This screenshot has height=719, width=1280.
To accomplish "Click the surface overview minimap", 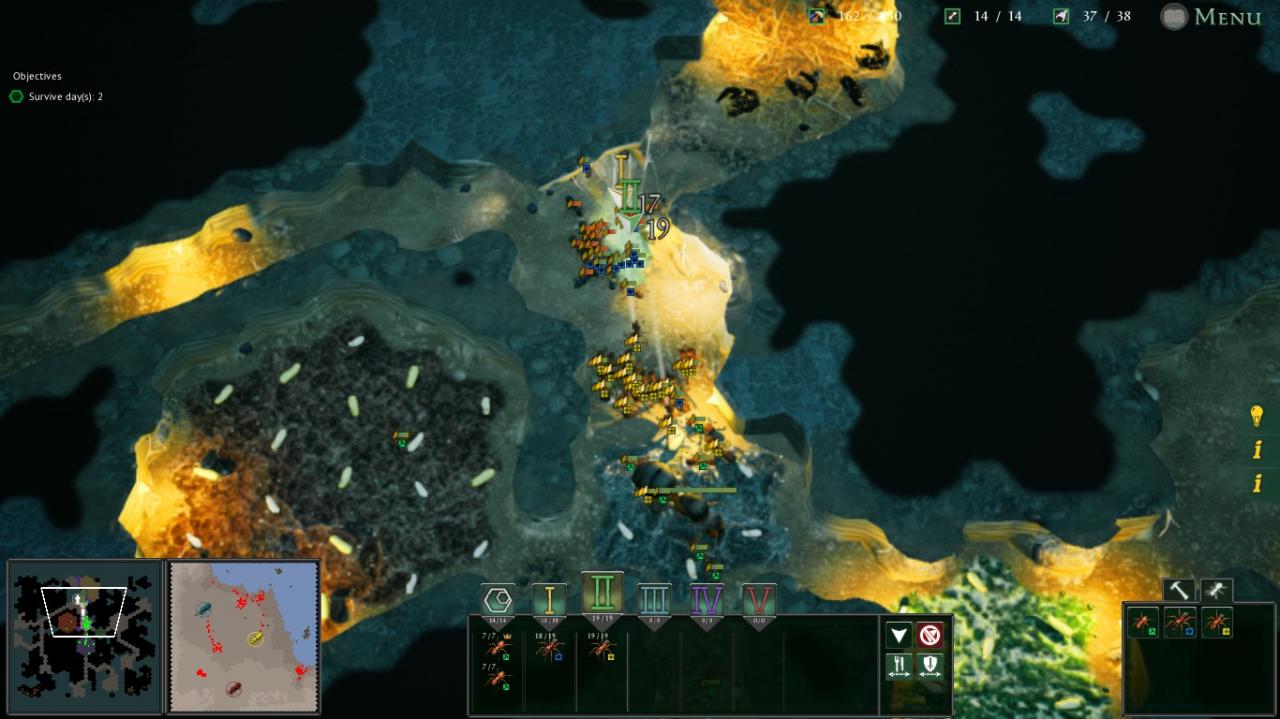I will tap(244, 636).
